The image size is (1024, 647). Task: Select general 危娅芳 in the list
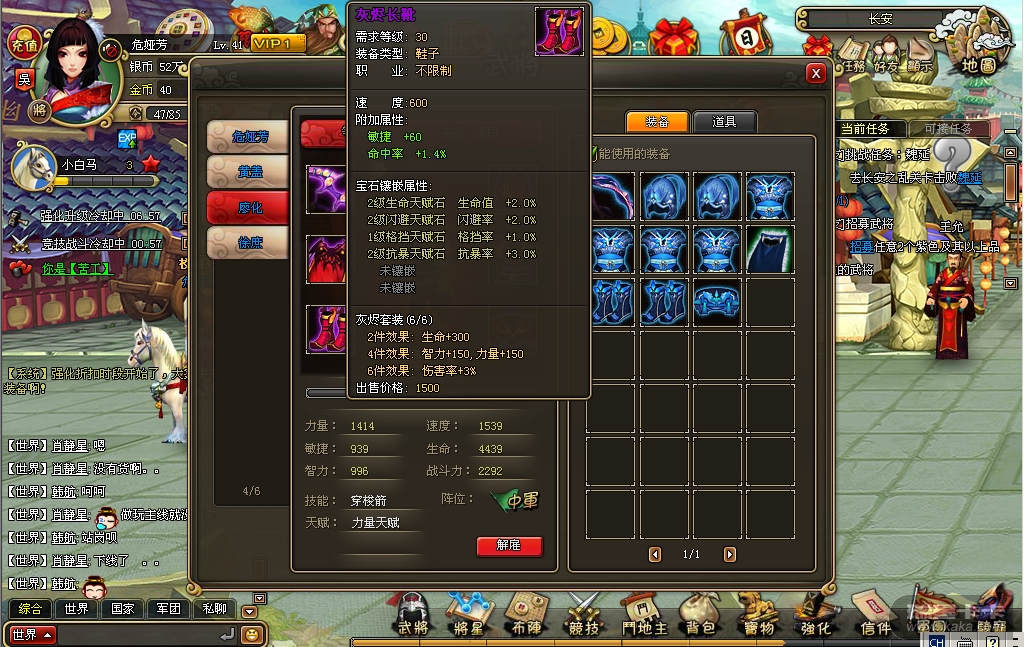point(247,137)
